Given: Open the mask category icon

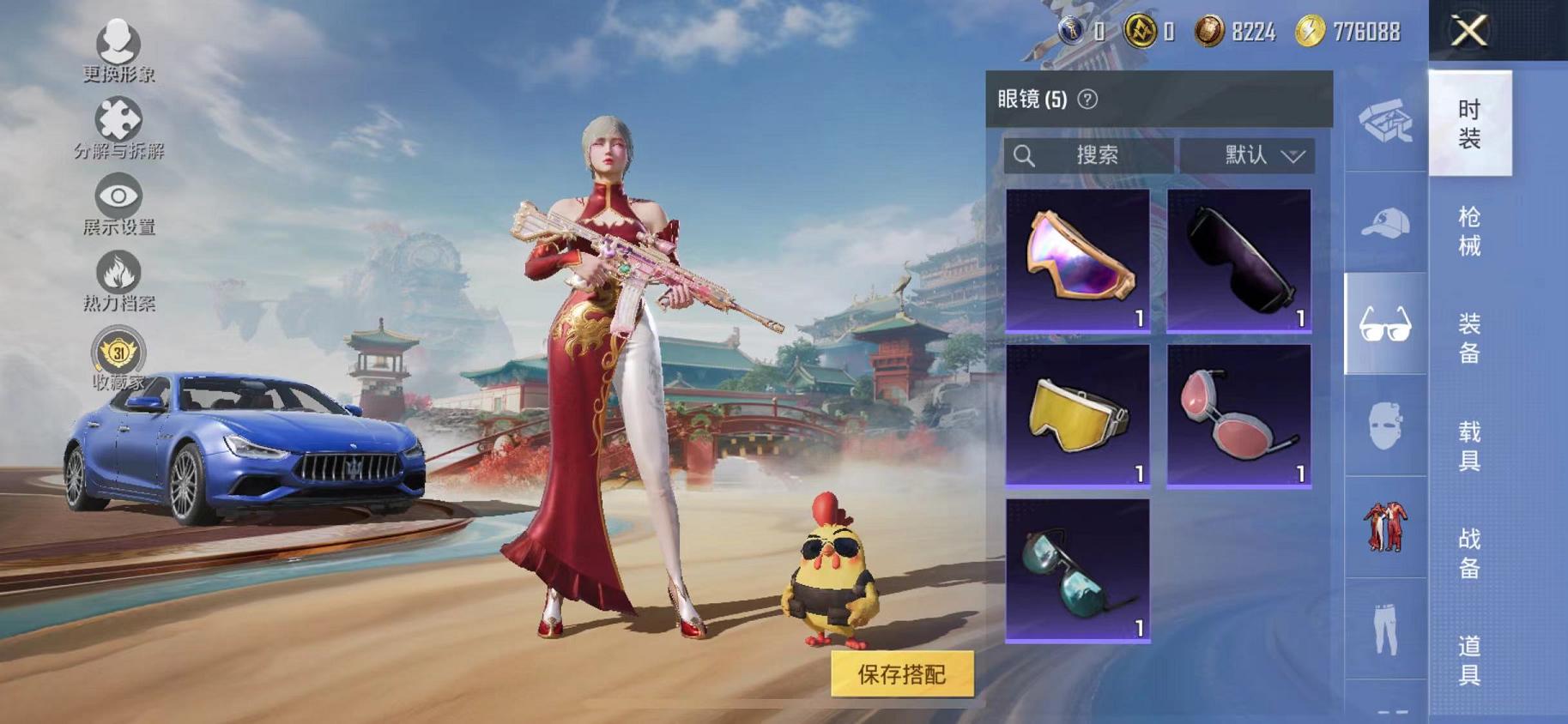Looking at the screenshot, I should point(1388,426).
